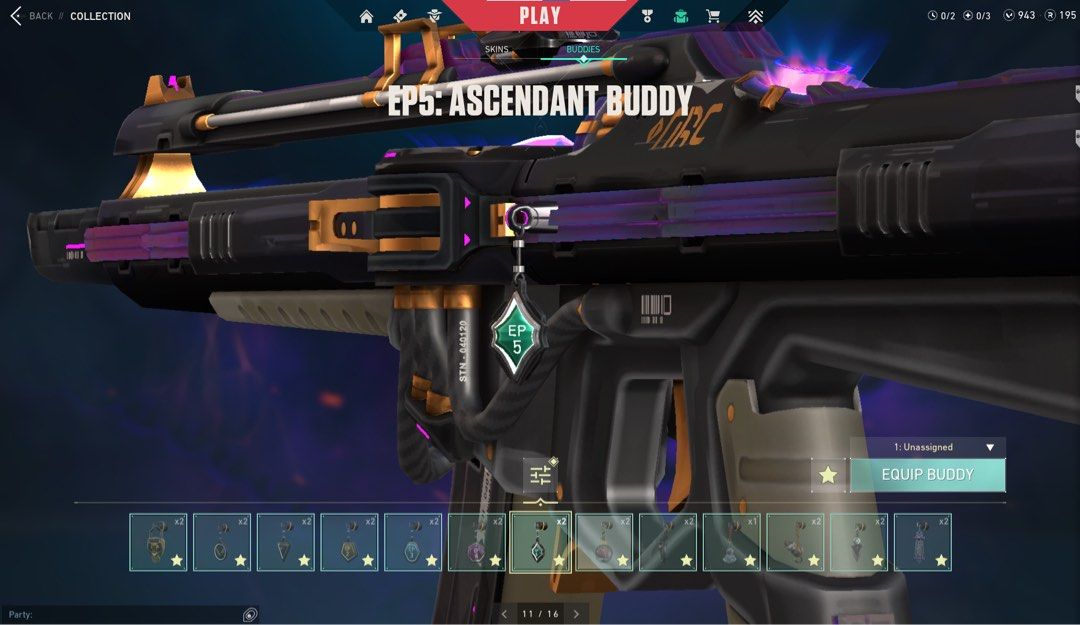Choose the only buddy thumbnail marked x1
Viewport: 1080px width, 625px height.
coord(732,542)
